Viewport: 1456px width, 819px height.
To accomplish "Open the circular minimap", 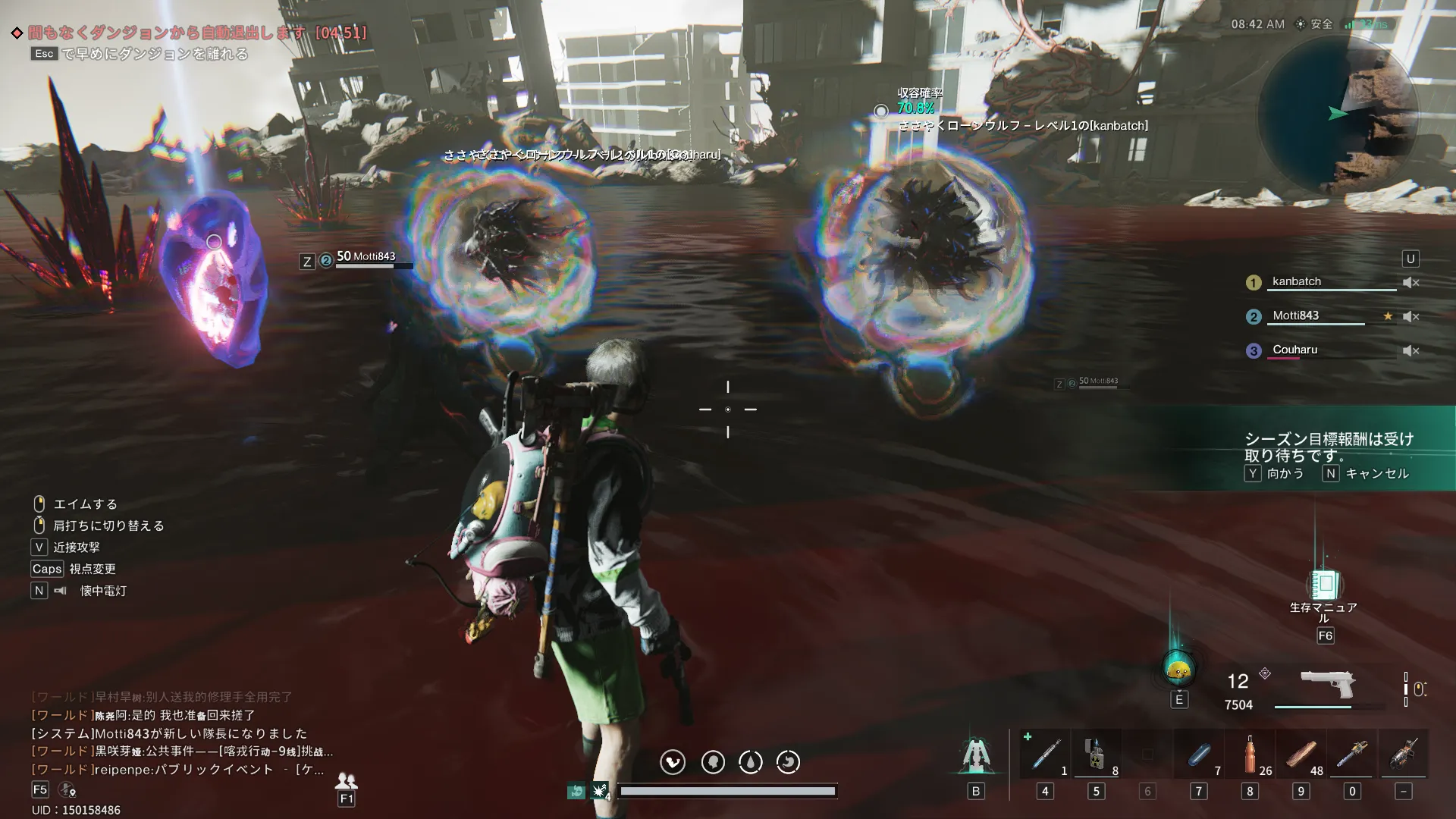I will coord(1338,115).
